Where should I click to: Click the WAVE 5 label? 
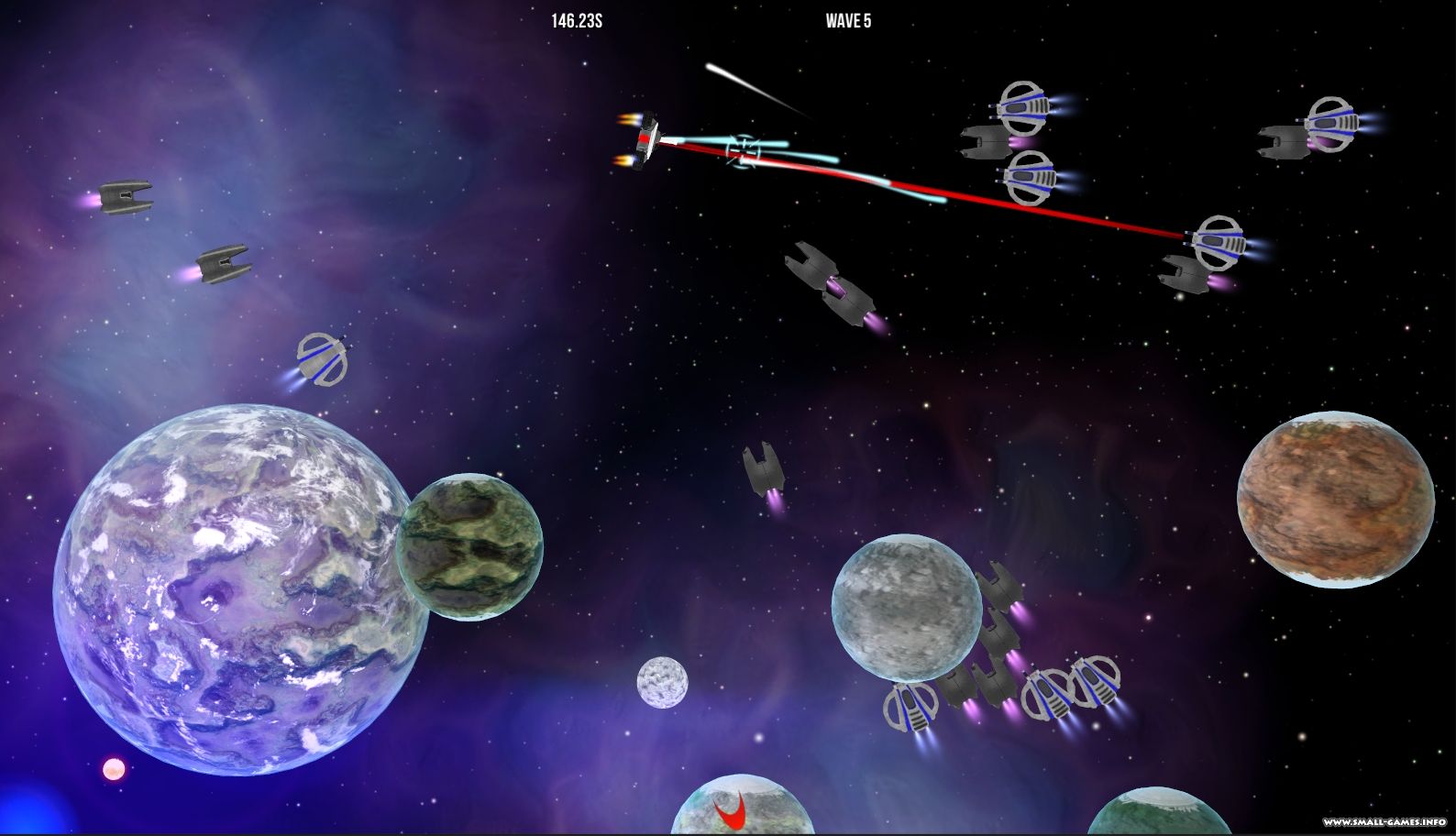point(848,20)
